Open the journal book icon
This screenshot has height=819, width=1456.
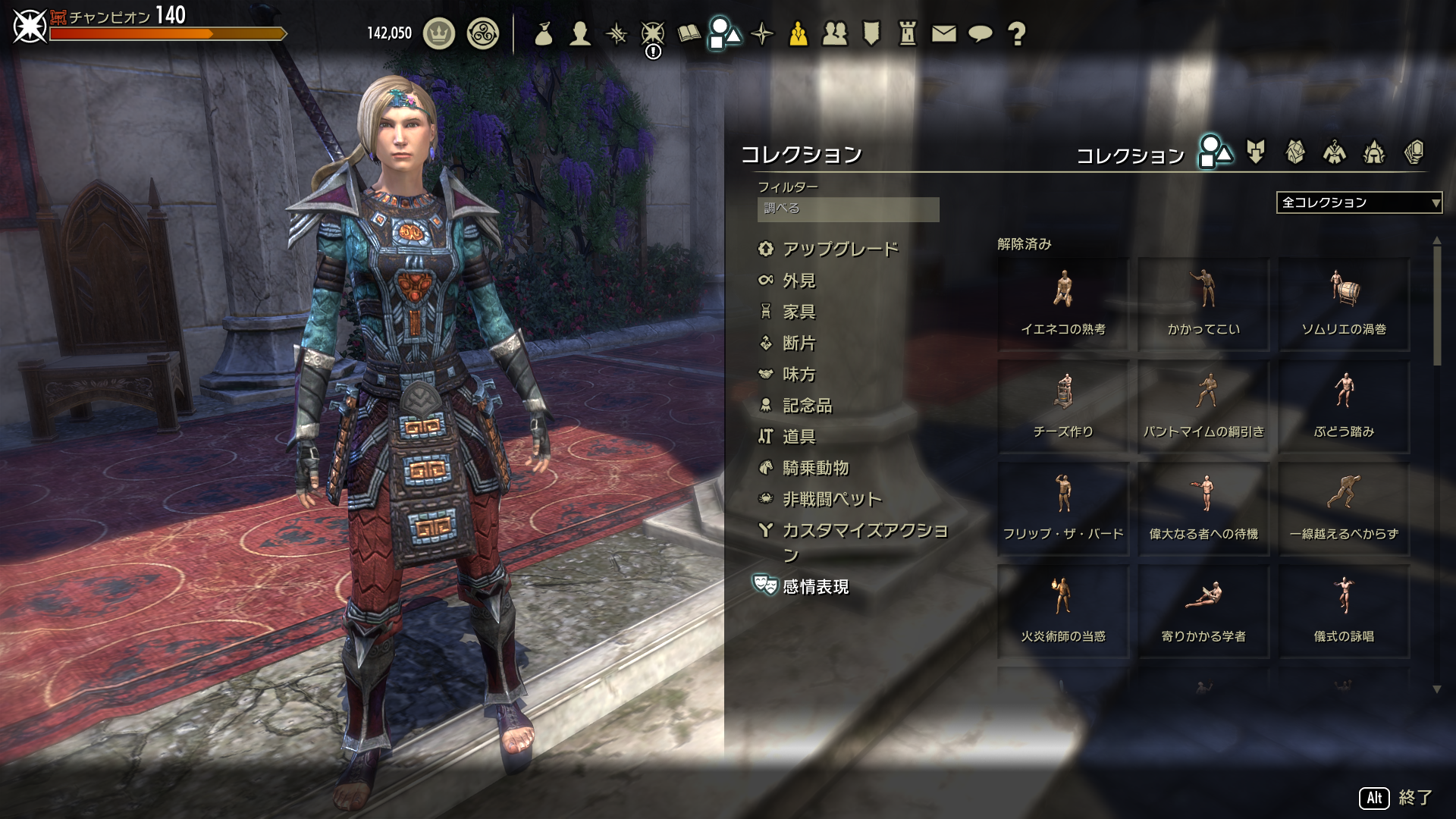click(x=689, y=34)
